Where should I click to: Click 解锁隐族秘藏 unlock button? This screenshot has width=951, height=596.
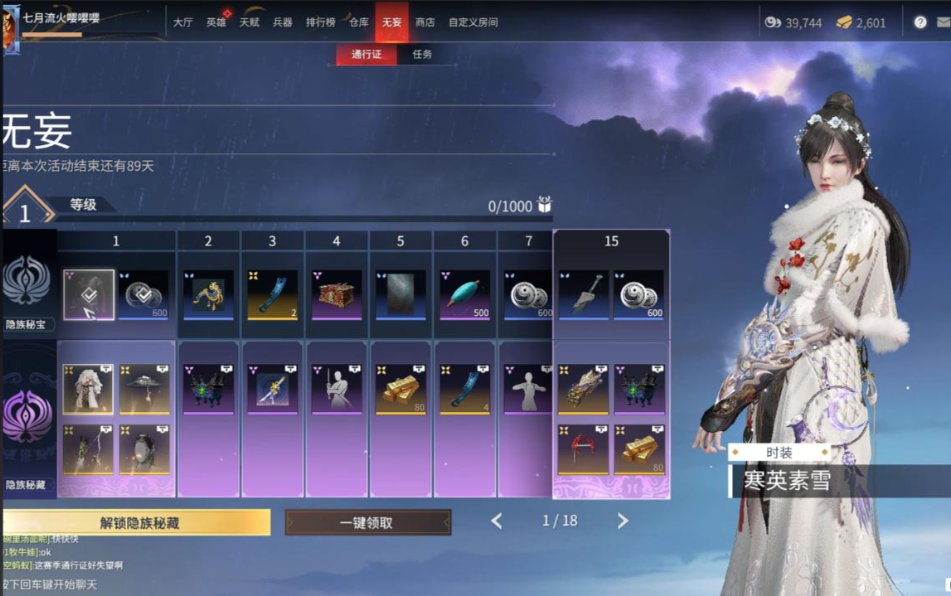(138, 522)
